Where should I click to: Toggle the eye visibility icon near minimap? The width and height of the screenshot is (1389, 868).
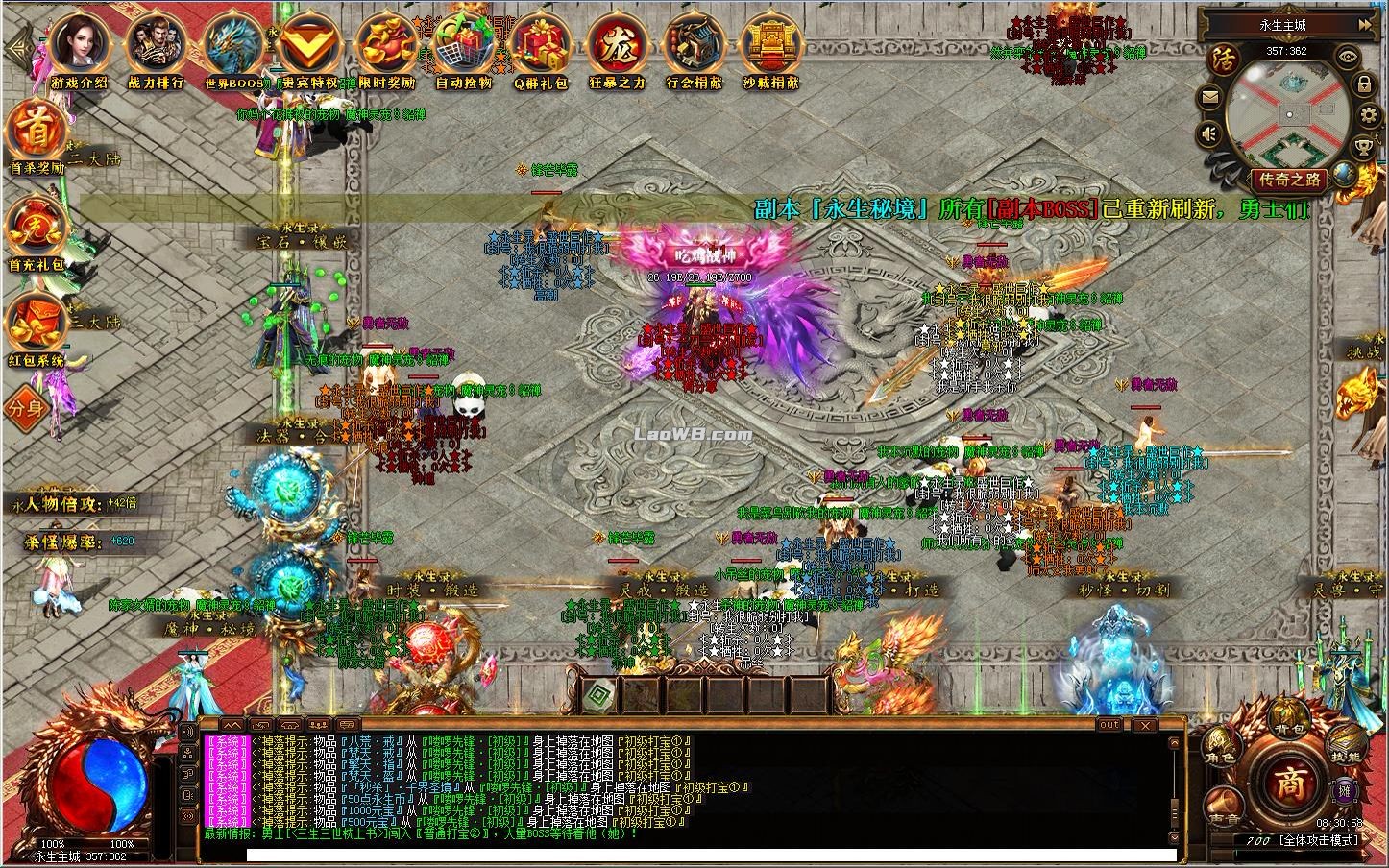[1347, 56]
